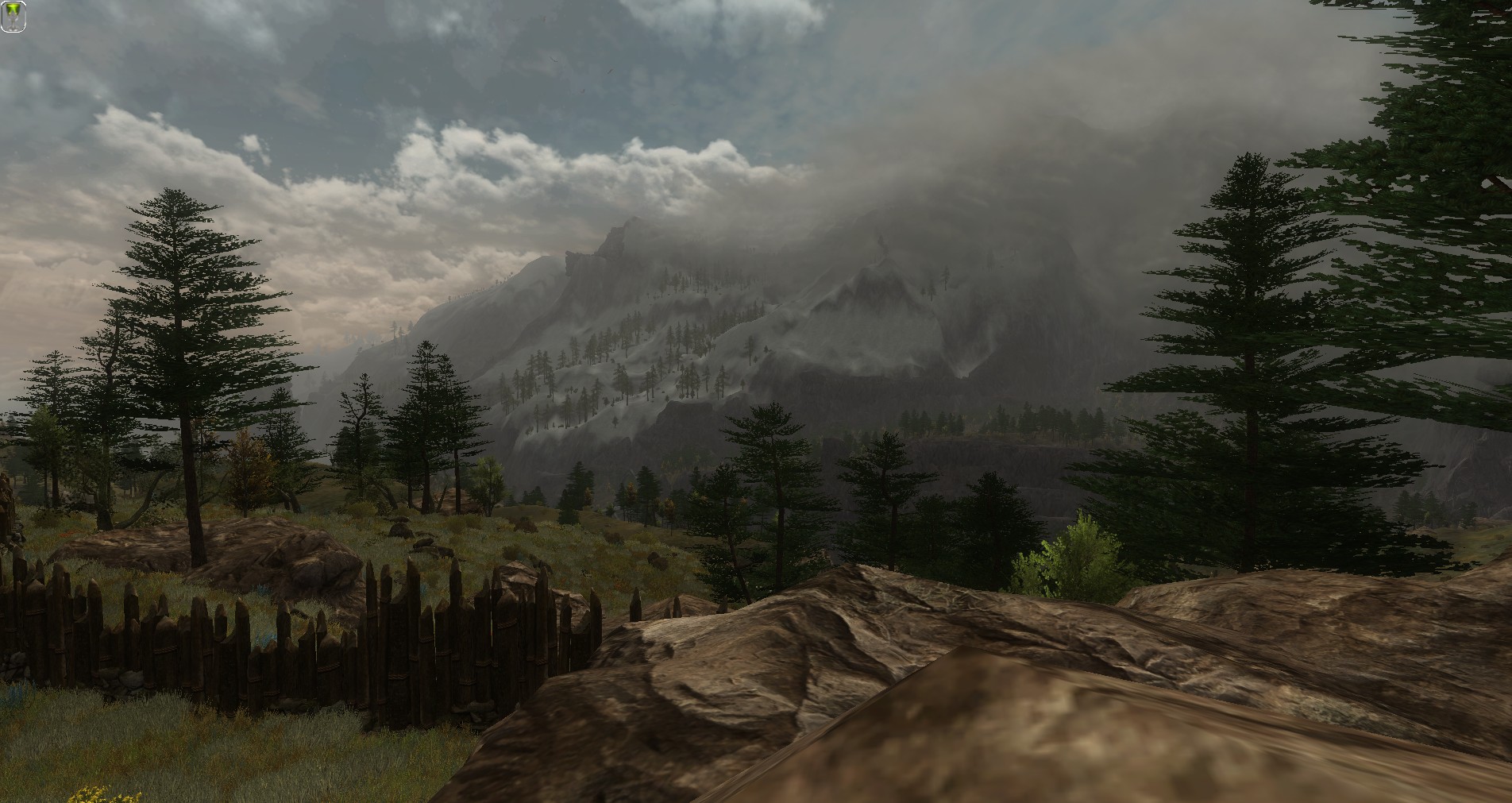
Task: Click the green hourglass status icon
Action: (13, 17)
